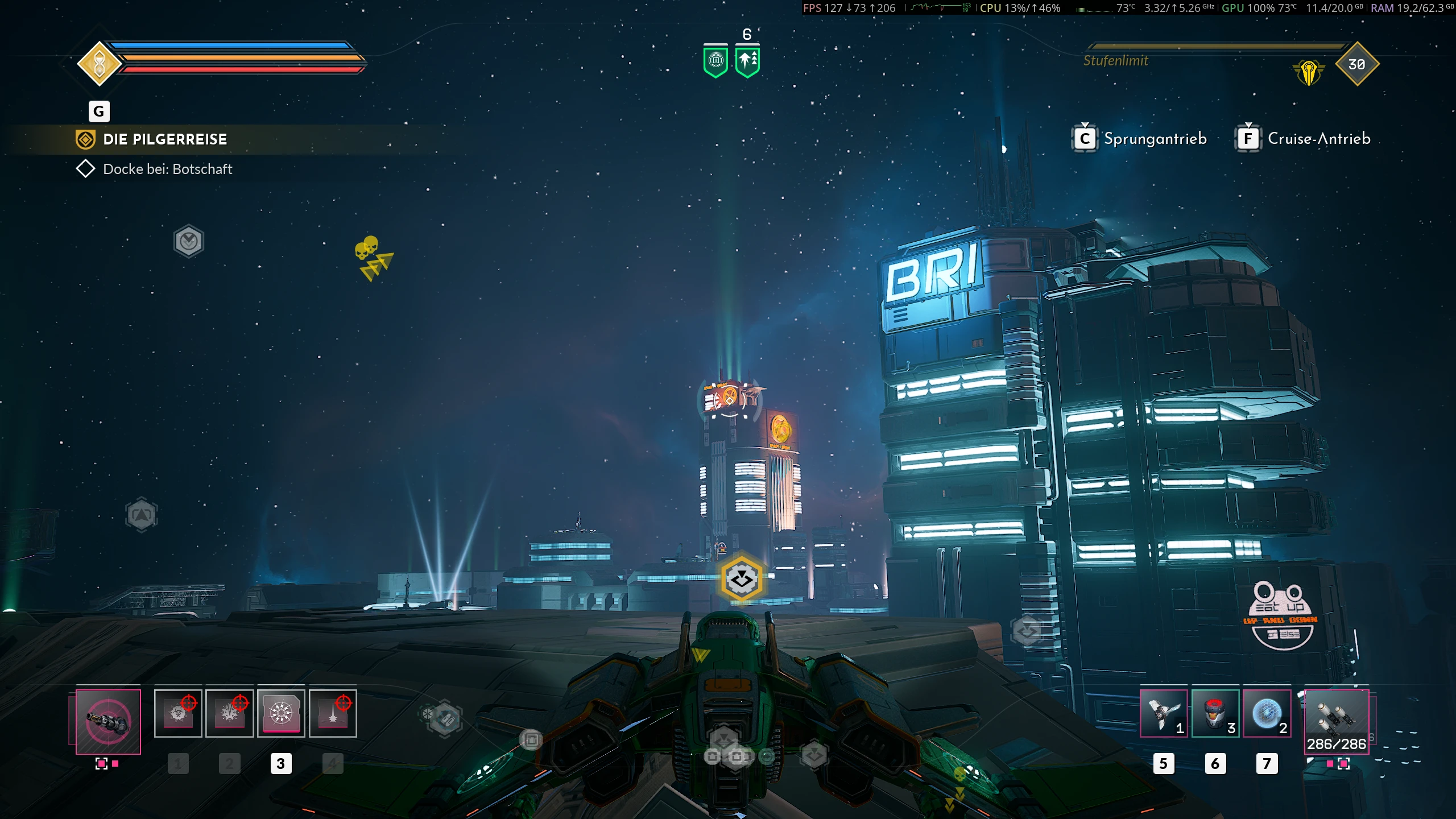
Task: Use the falling star beam device
Action: pos(333,714)
